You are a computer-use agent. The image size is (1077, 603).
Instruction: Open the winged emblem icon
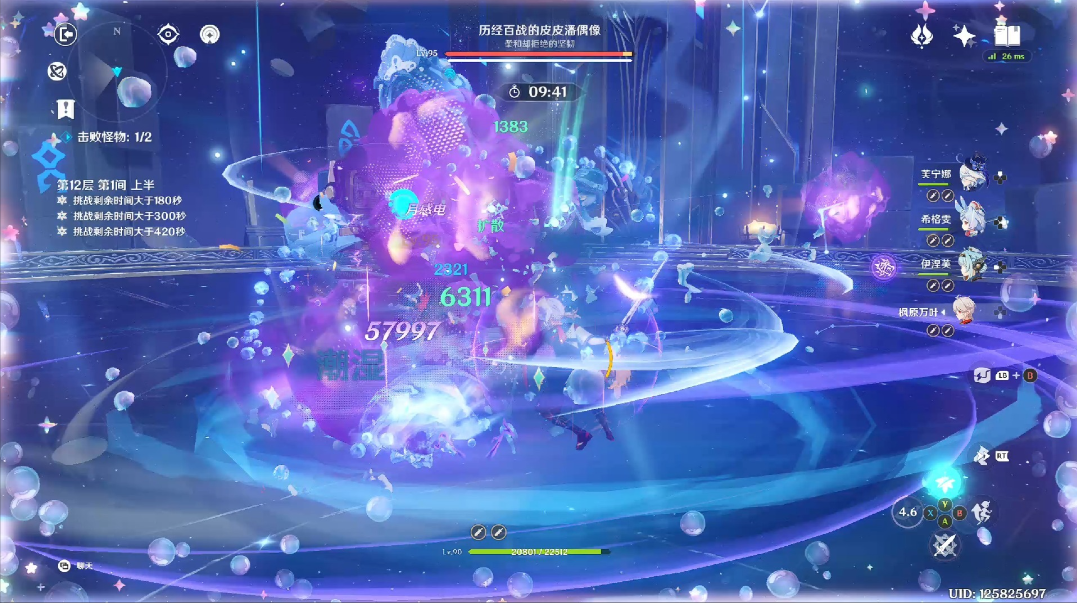pyautogui.click(x=922, y=36)
